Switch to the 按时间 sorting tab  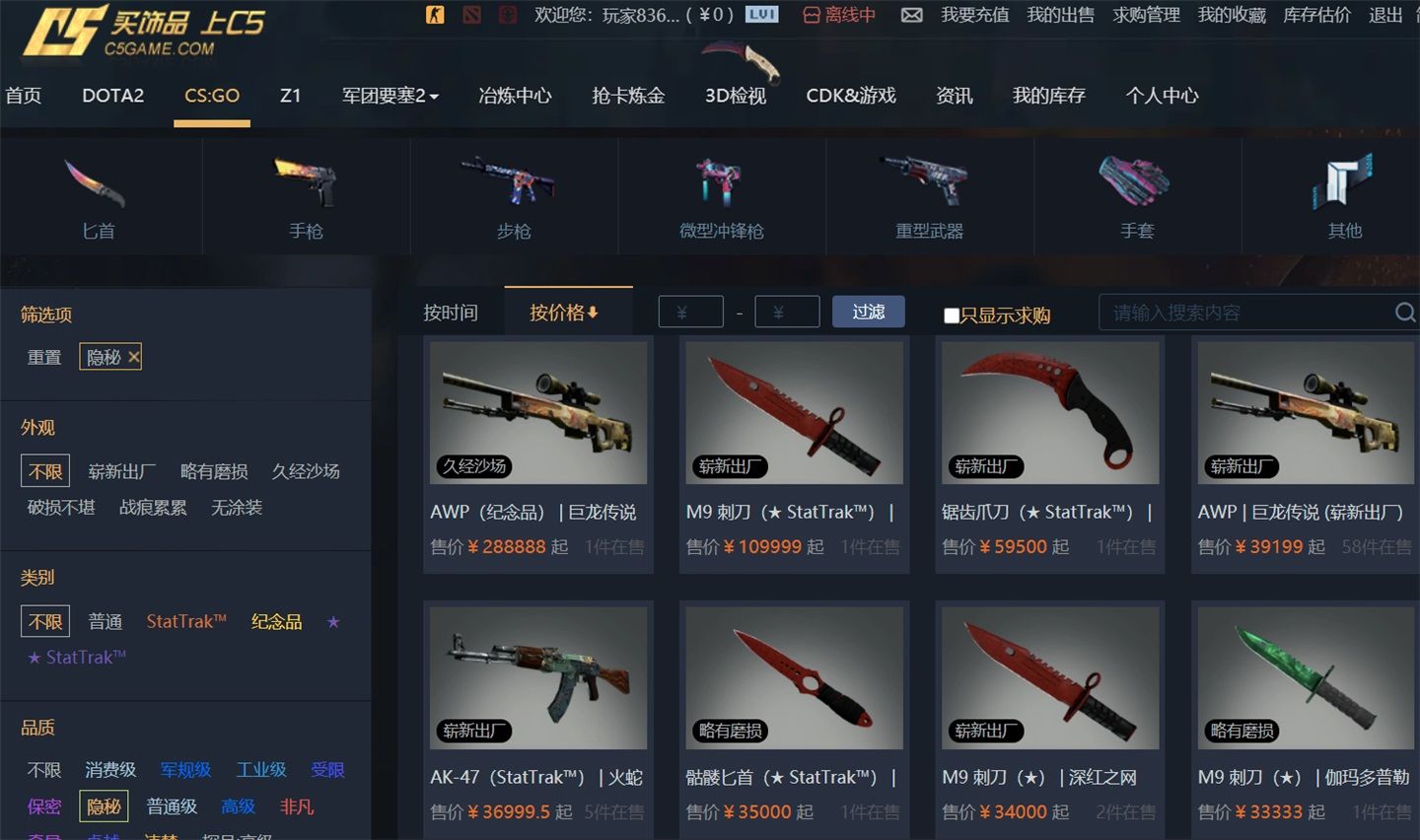point(453,312)
